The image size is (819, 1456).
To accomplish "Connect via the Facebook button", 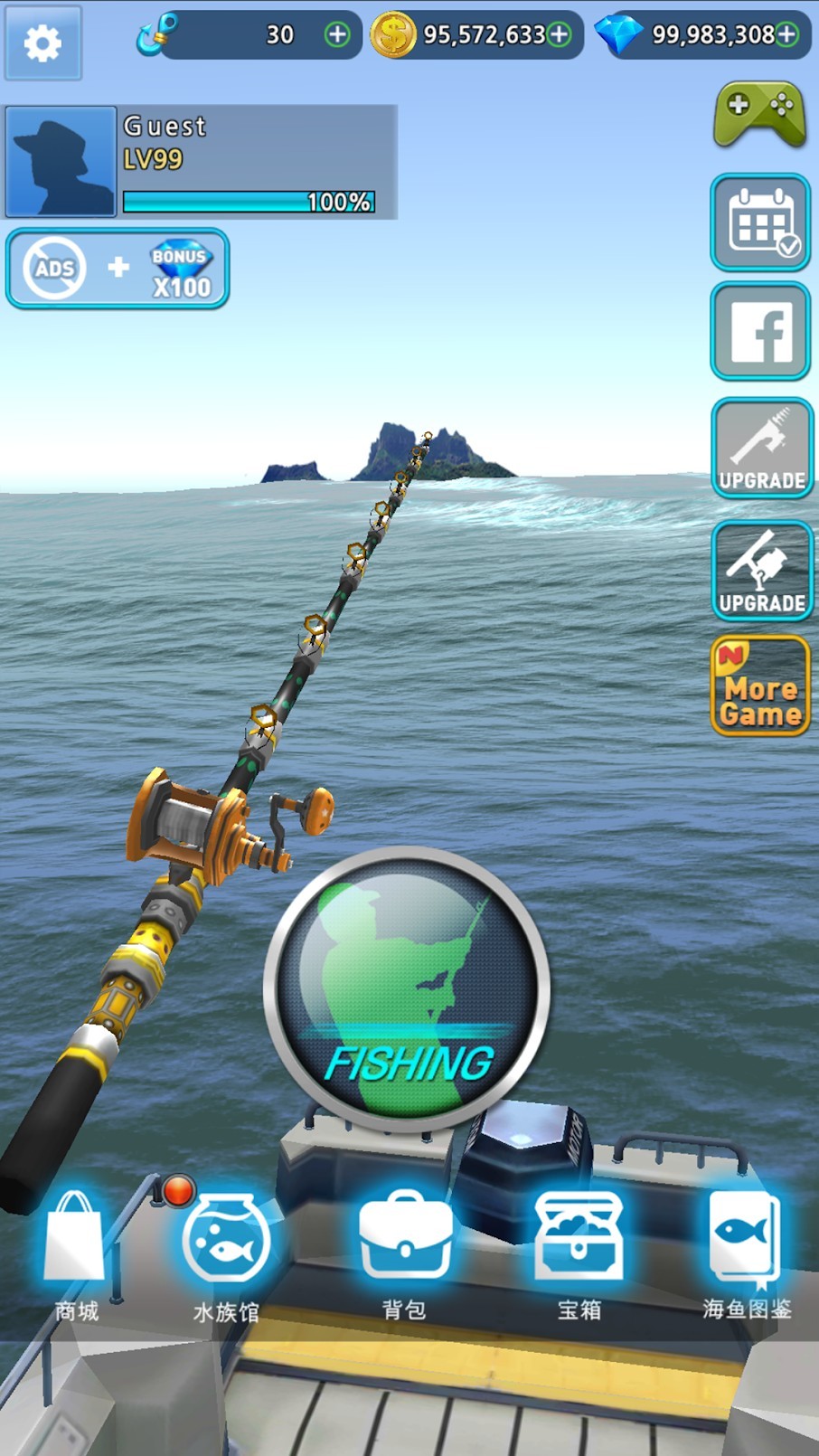I will click(x=760, y=331).
